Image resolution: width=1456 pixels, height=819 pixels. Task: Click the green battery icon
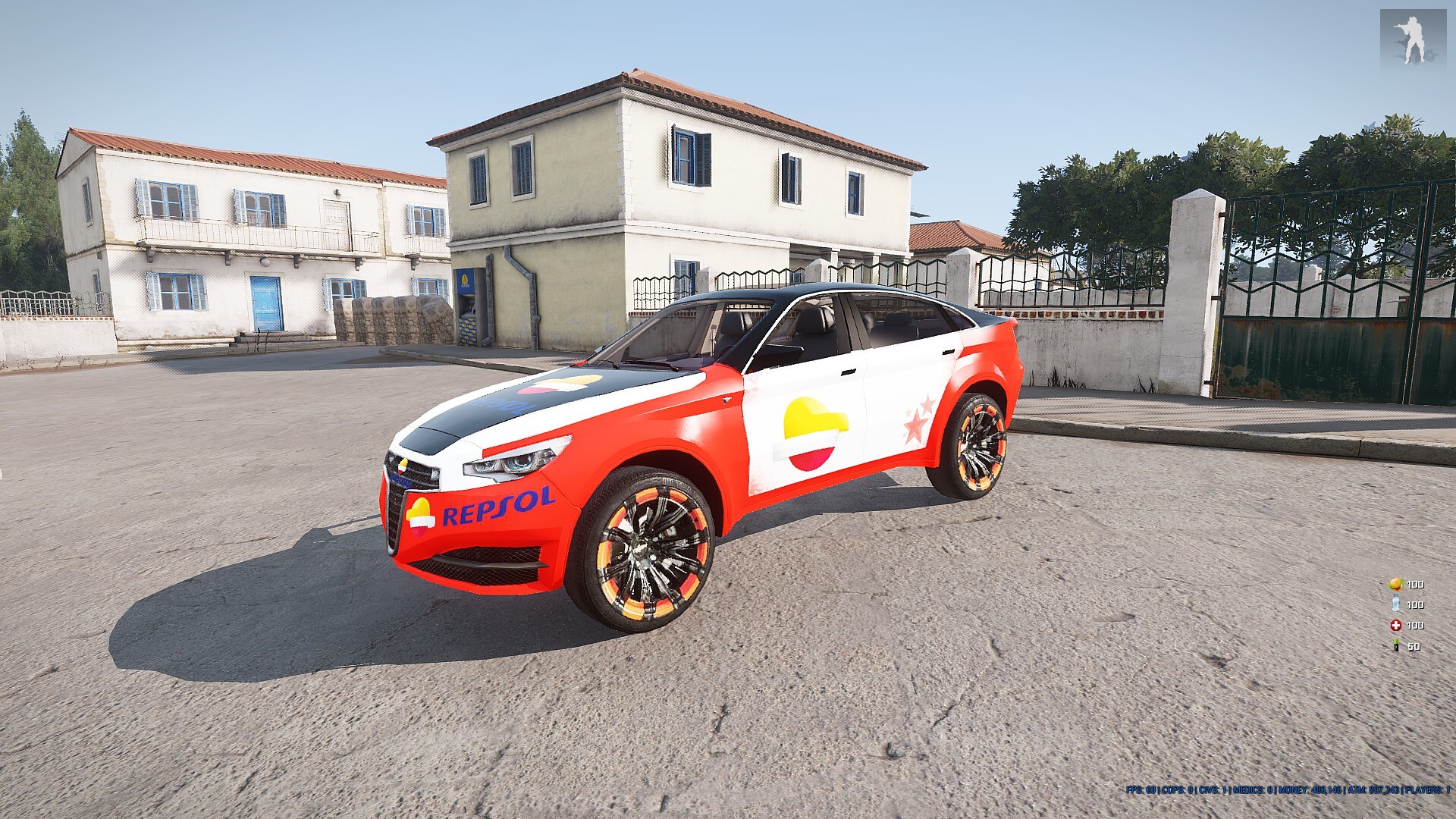click(1395, 646)
